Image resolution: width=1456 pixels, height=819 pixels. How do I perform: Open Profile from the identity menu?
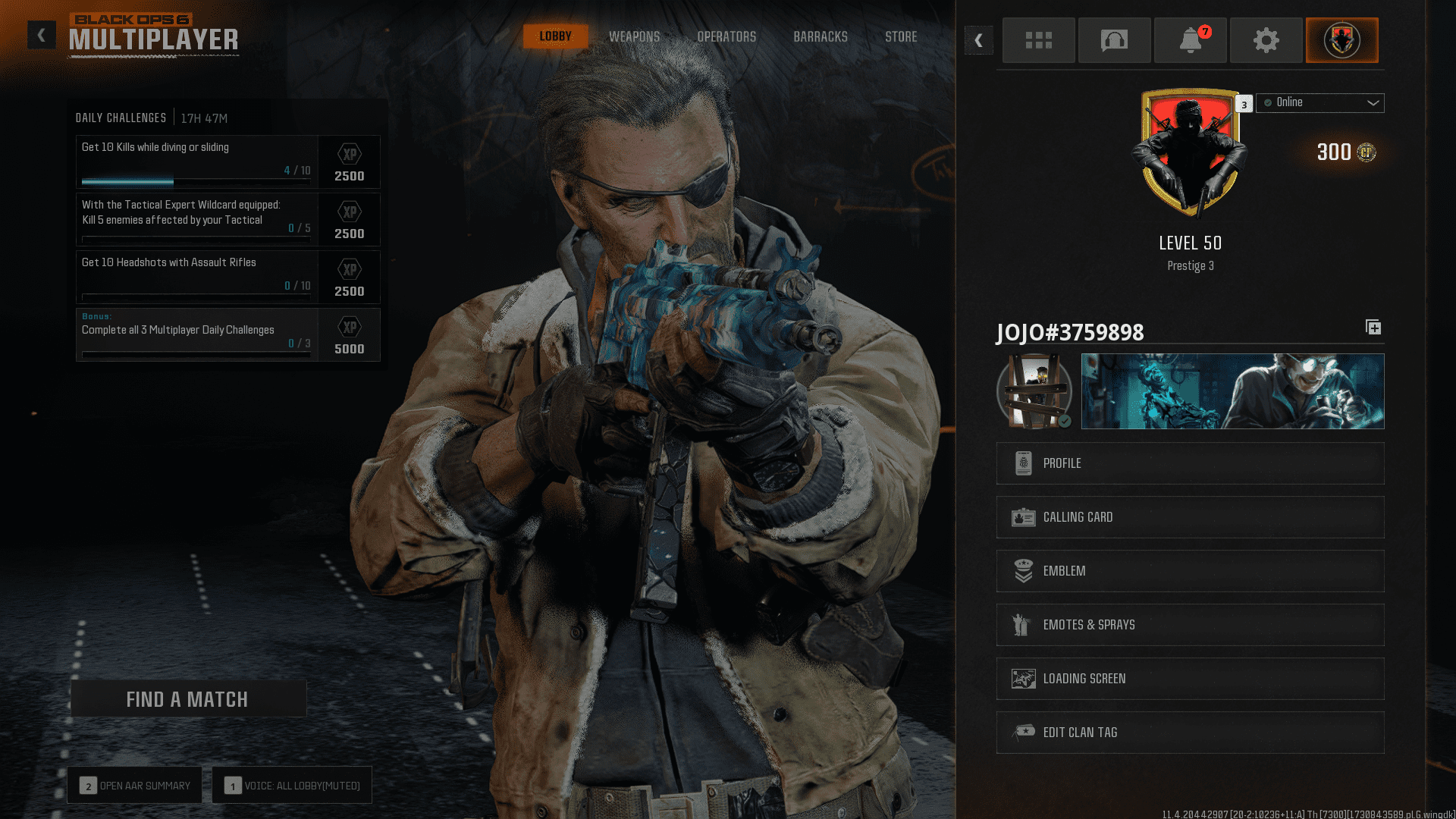pyautogui.click(x=1189, y=463)
